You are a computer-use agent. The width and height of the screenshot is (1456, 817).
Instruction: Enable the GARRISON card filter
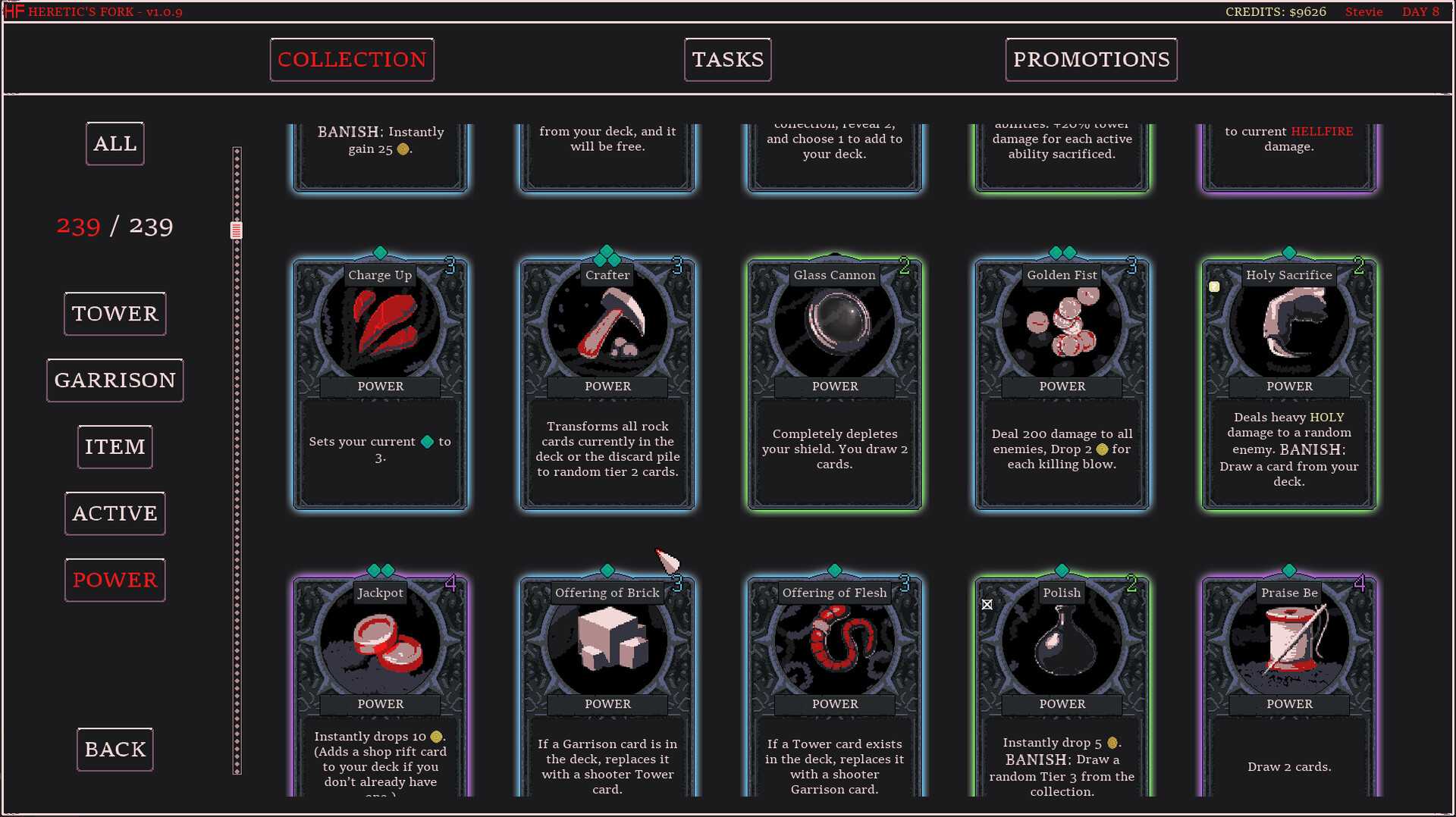point(115,380)
